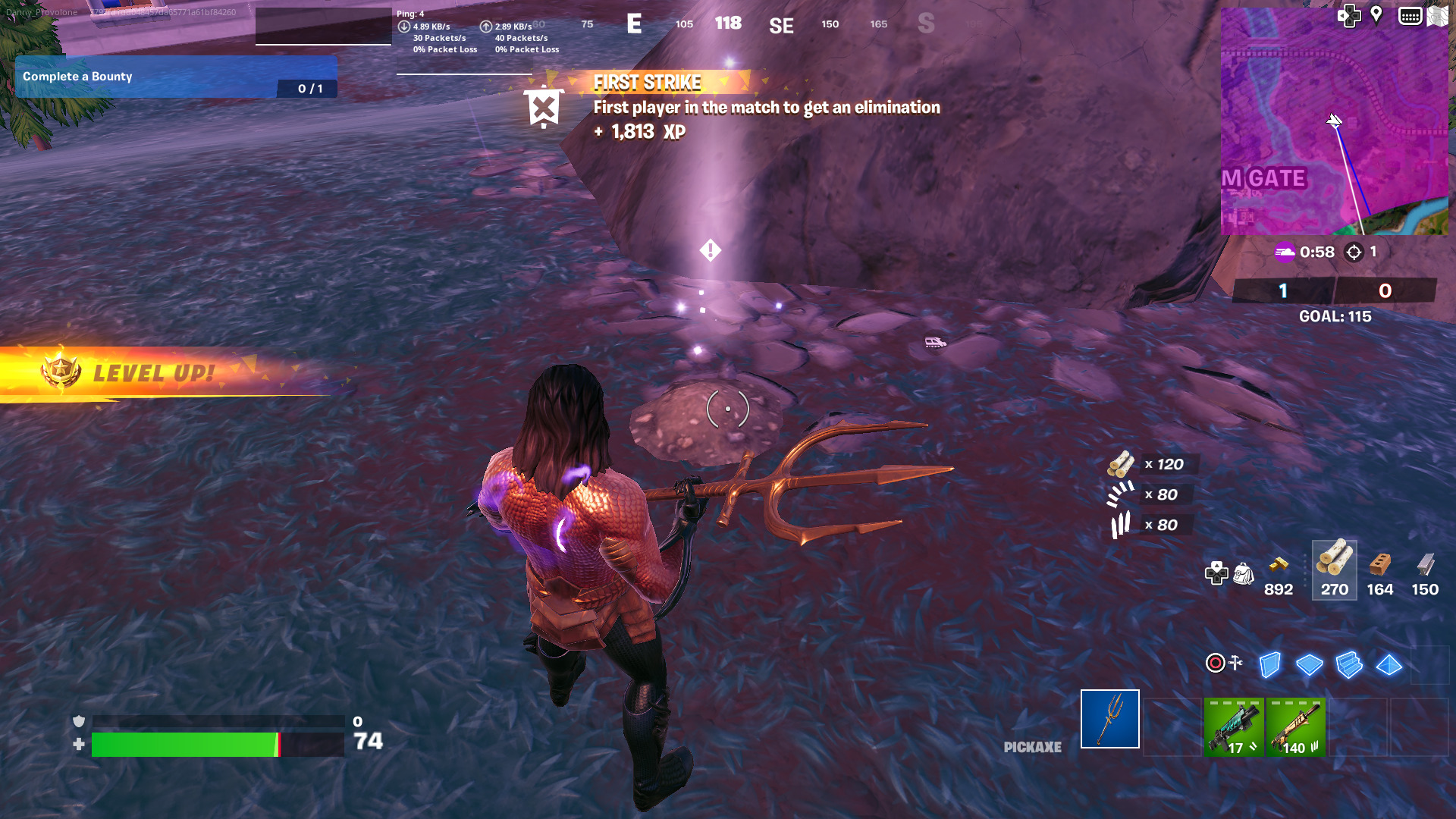Click the minimap
This screenshot has height=819, width=1456.
tap(1334, 121)
